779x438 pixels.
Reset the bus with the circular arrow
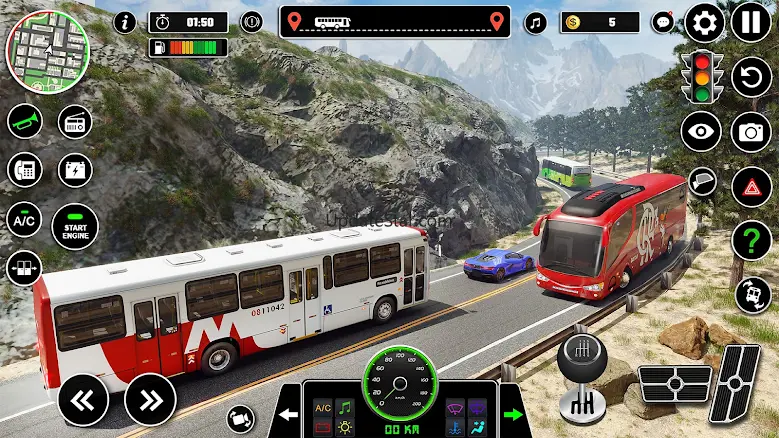[x=751, y=77]
